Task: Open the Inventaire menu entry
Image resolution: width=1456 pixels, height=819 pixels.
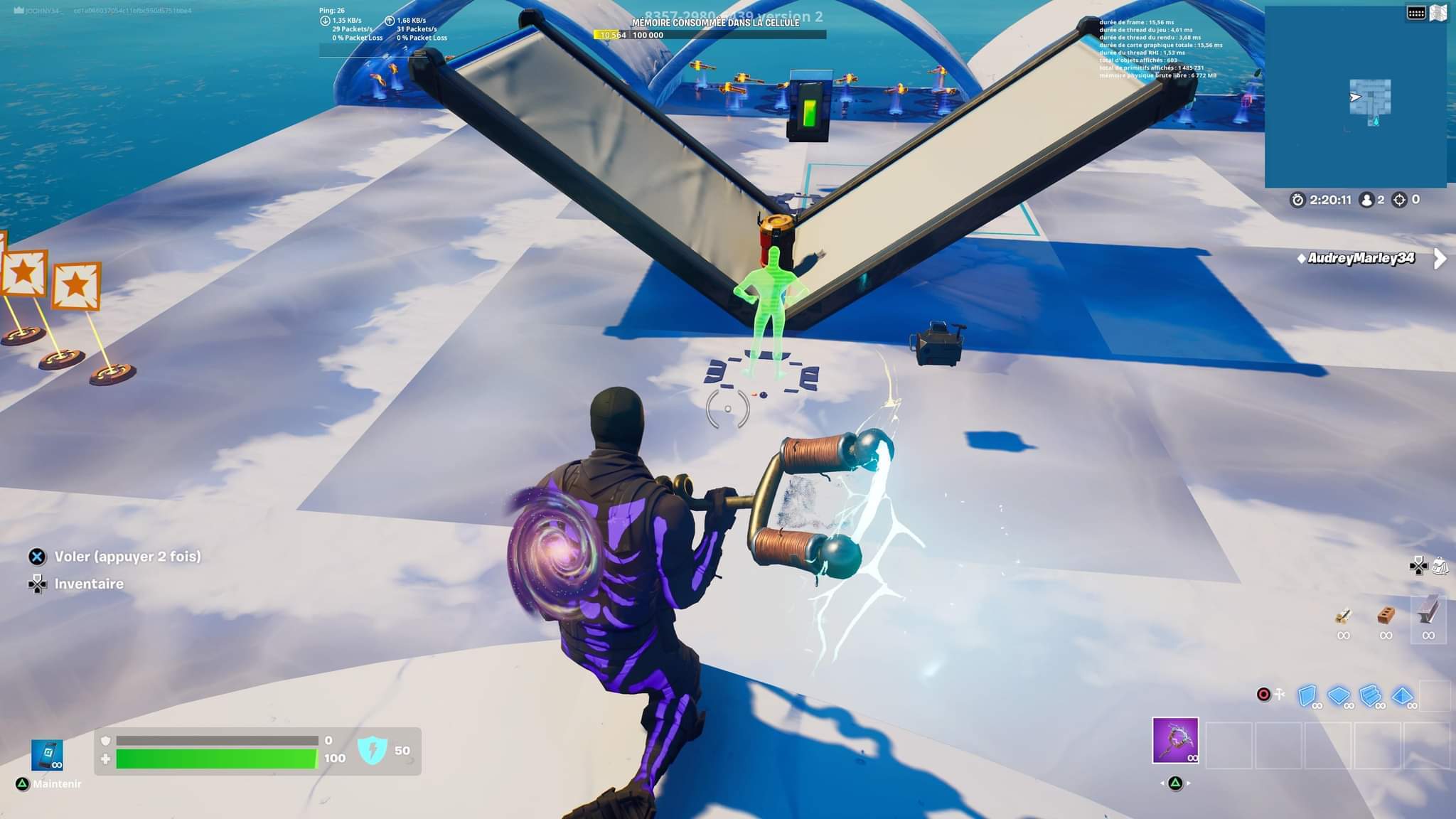Action: click(x=90, y=584)
